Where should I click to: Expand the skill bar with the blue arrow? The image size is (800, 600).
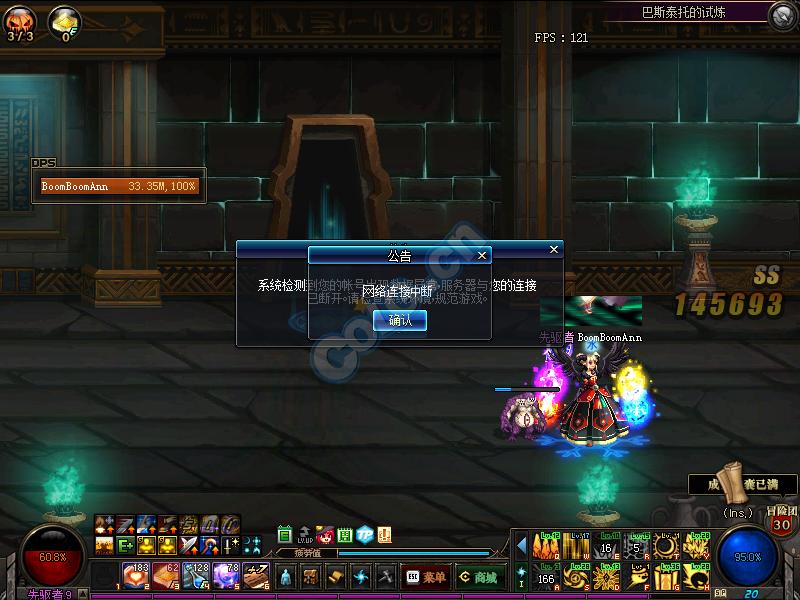pyautogui.click(x=521, y=545)
